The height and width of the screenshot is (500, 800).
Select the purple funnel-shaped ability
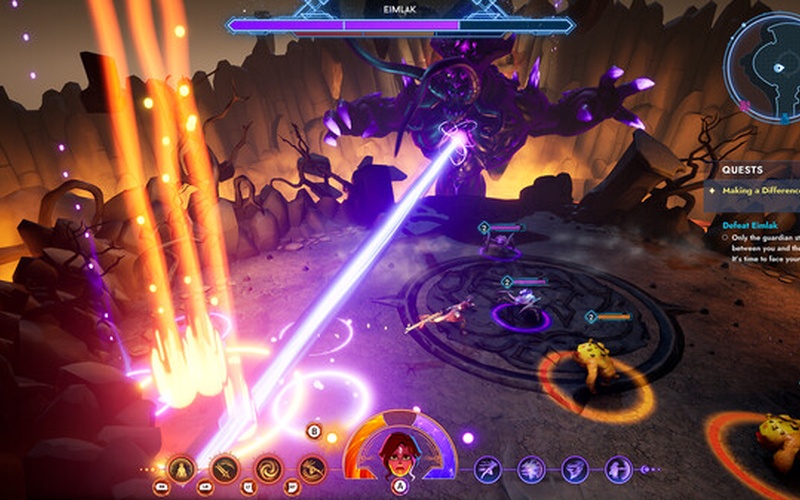pos(576,467)
